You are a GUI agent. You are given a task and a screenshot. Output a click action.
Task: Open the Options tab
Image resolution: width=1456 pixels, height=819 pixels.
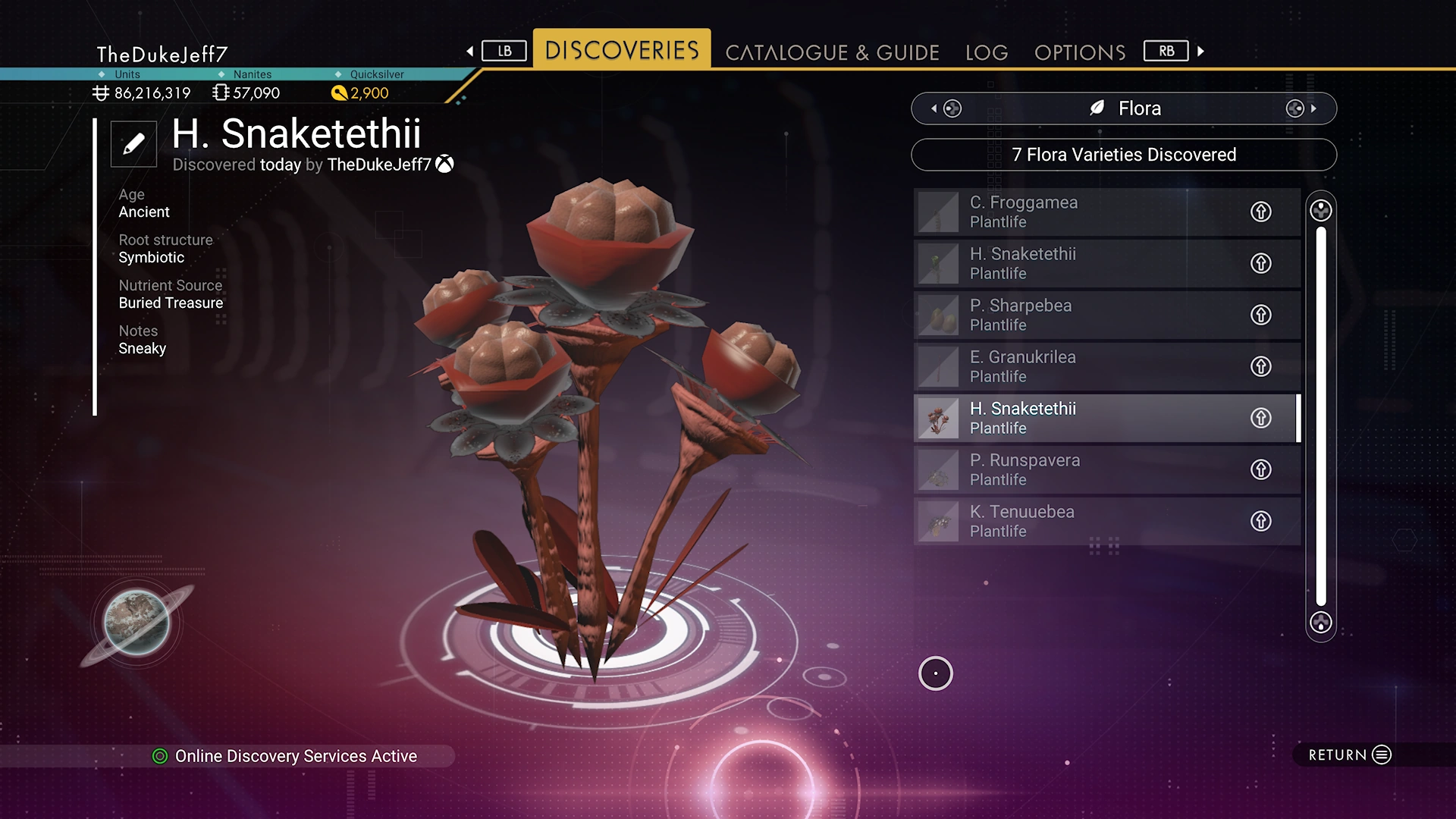tap(1079, 52)
